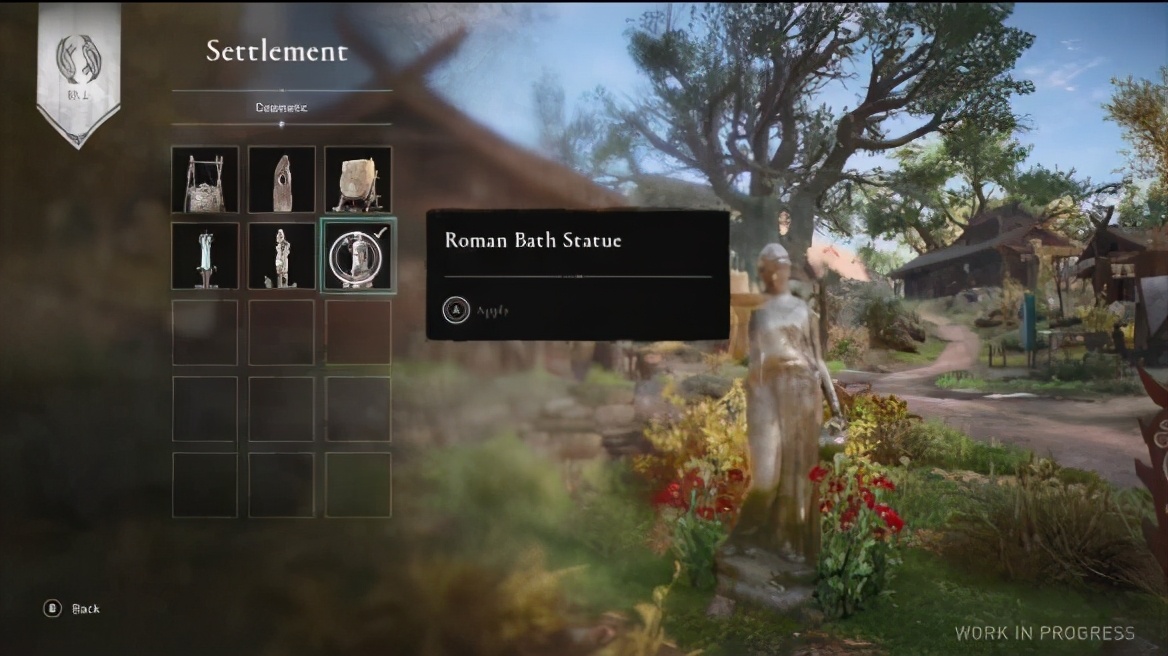Click the raven clan banner emblem
The image size is (1168, 656).
coord(78,60)
